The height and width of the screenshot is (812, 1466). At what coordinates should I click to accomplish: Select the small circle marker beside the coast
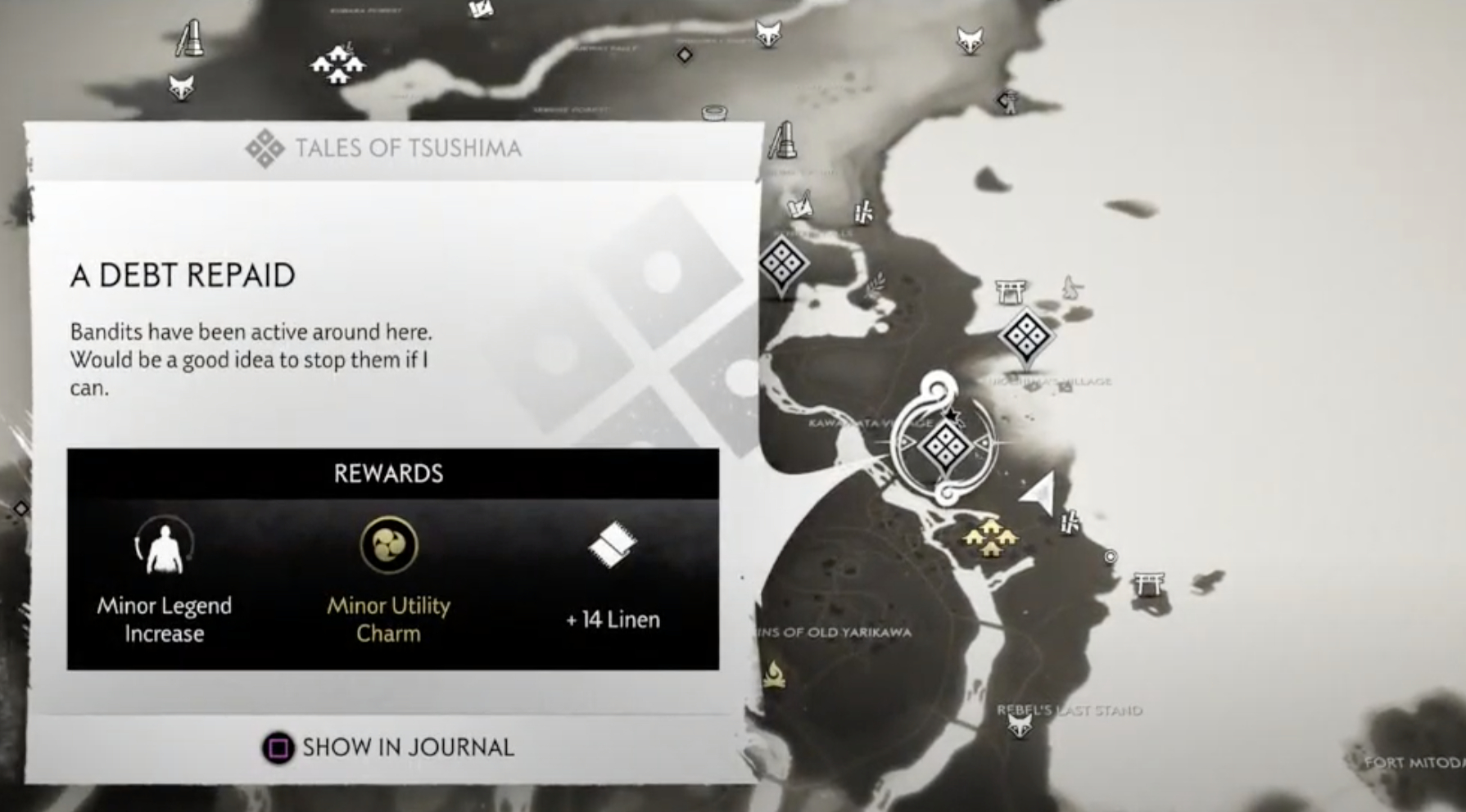(x=1111, y=557)
